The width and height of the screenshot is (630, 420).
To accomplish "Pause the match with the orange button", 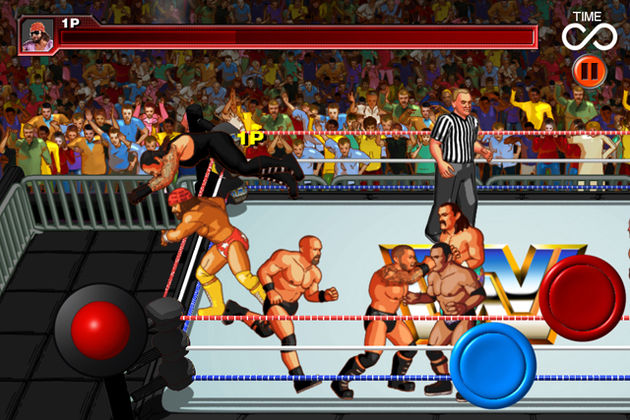I will pyautogui.click(x=588, y=70).
